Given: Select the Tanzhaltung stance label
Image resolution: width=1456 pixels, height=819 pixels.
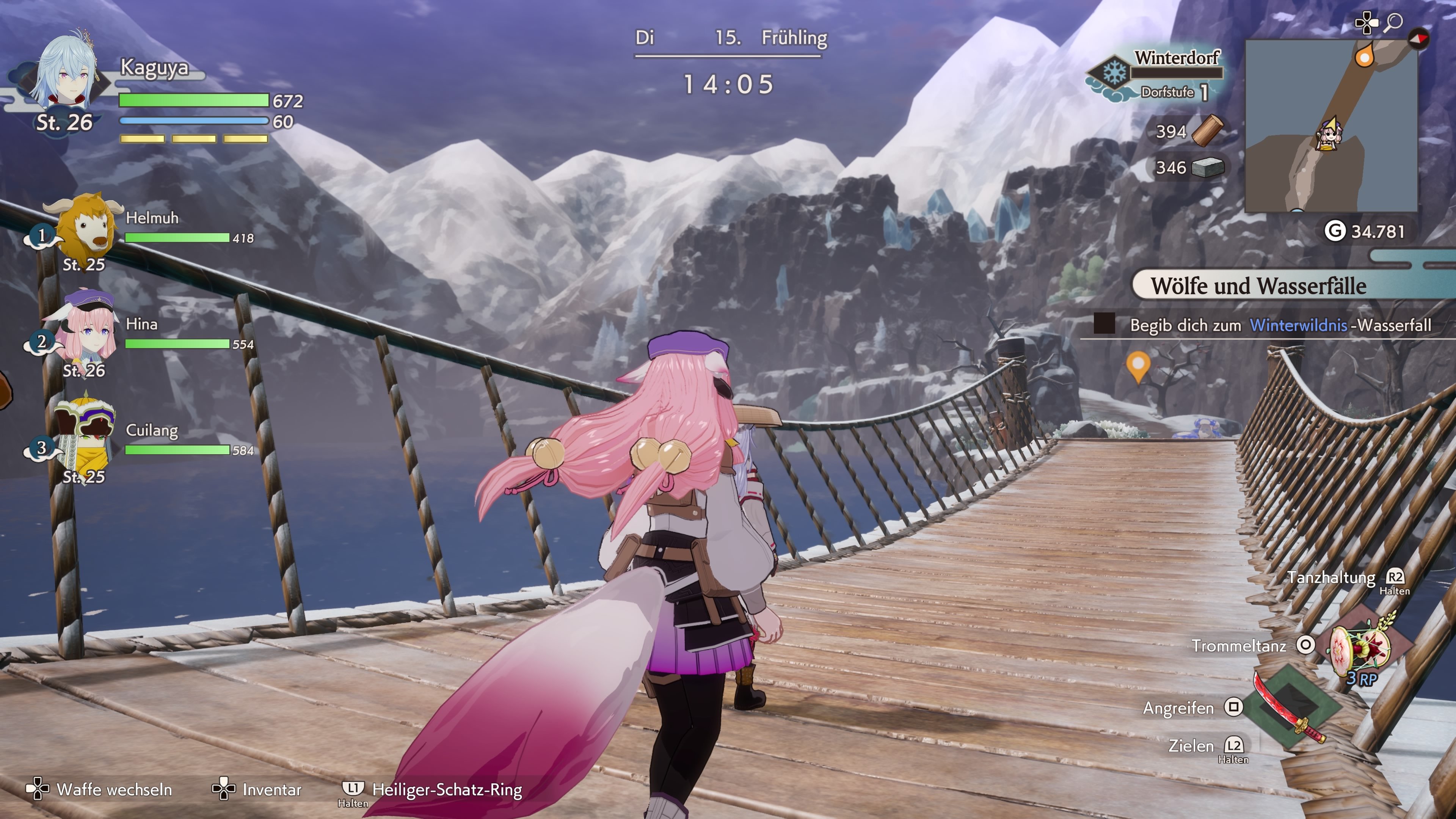Looking at the screenshot, I should 1331,577.
